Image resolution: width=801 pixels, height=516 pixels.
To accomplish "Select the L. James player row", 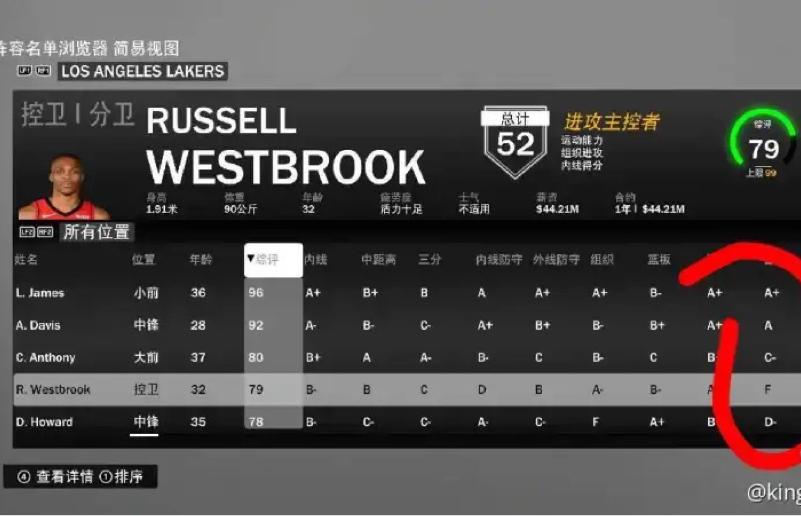I will coord(40,293).
